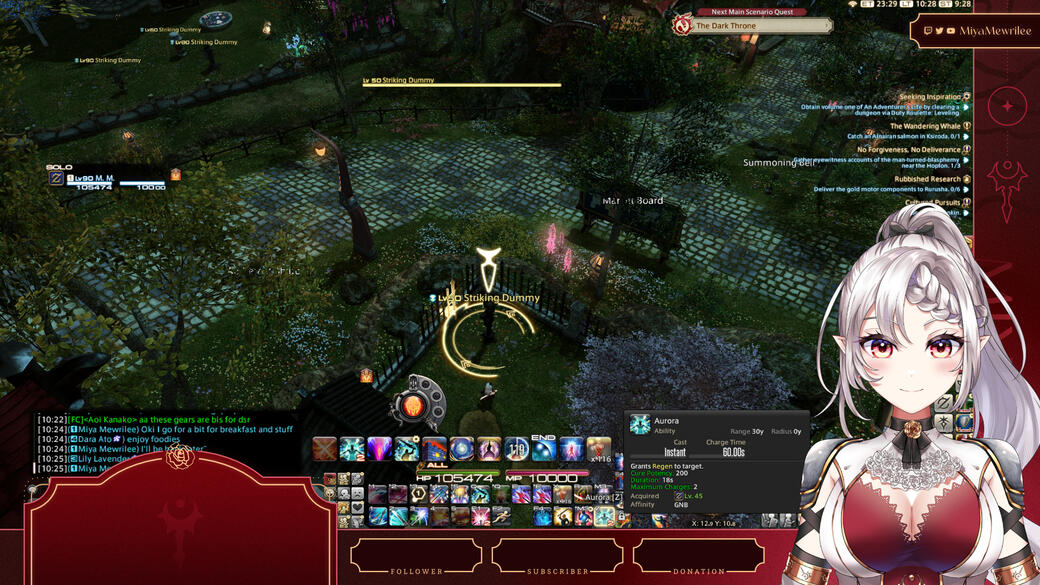This screenshot has width=1040, height=585.
Task: Use the consumable item with x16 stack
Action: pos(598,449)
